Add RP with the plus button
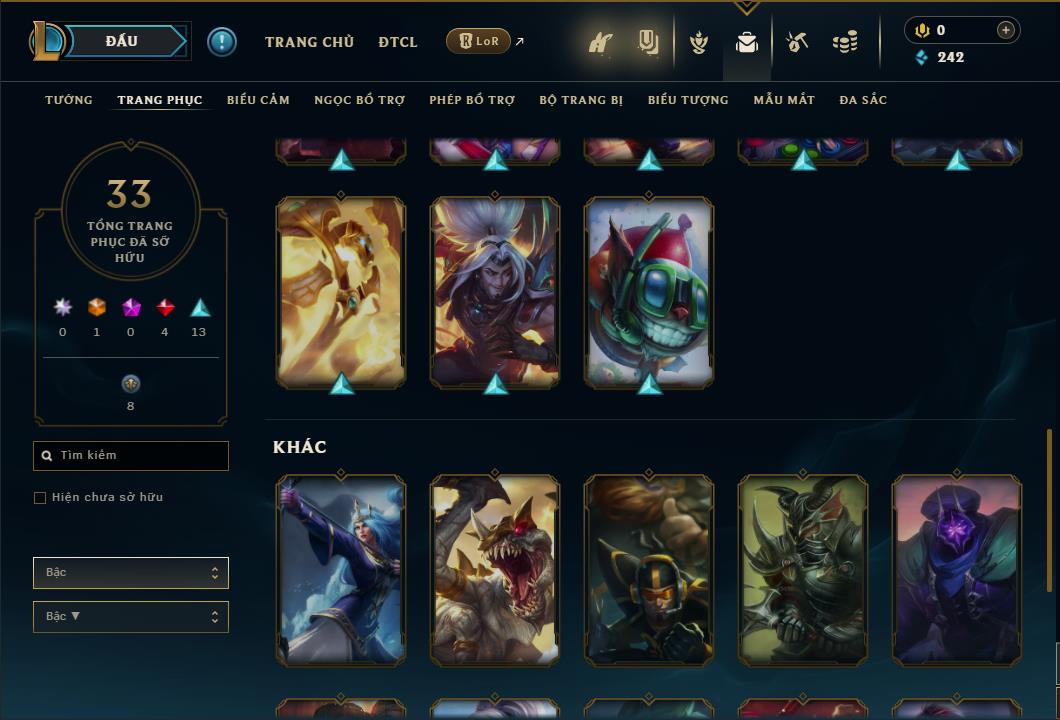This screenshot has width=1060, height=720. click(x=1006, y=30)
